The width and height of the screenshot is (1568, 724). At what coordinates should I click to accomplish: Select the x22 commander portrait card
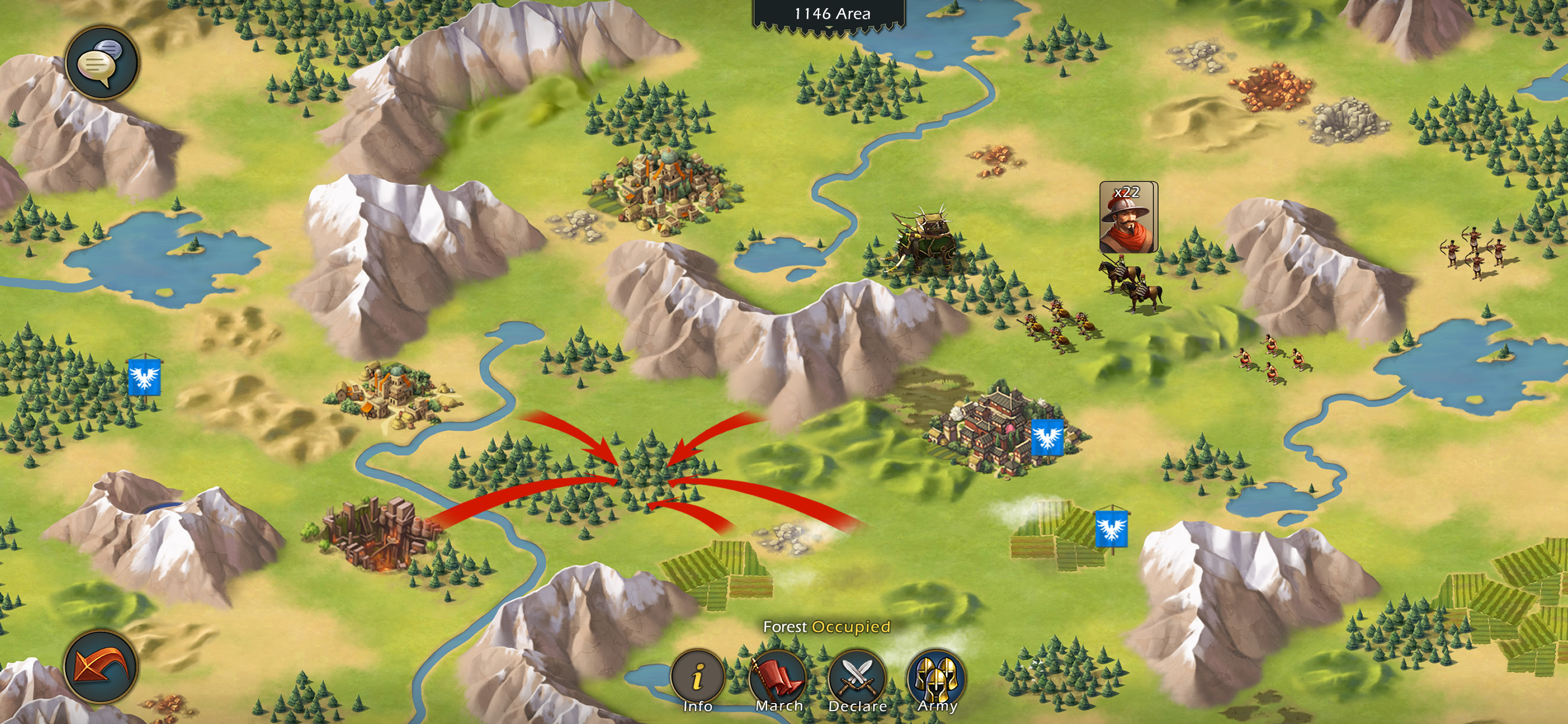click(1128, 217)
